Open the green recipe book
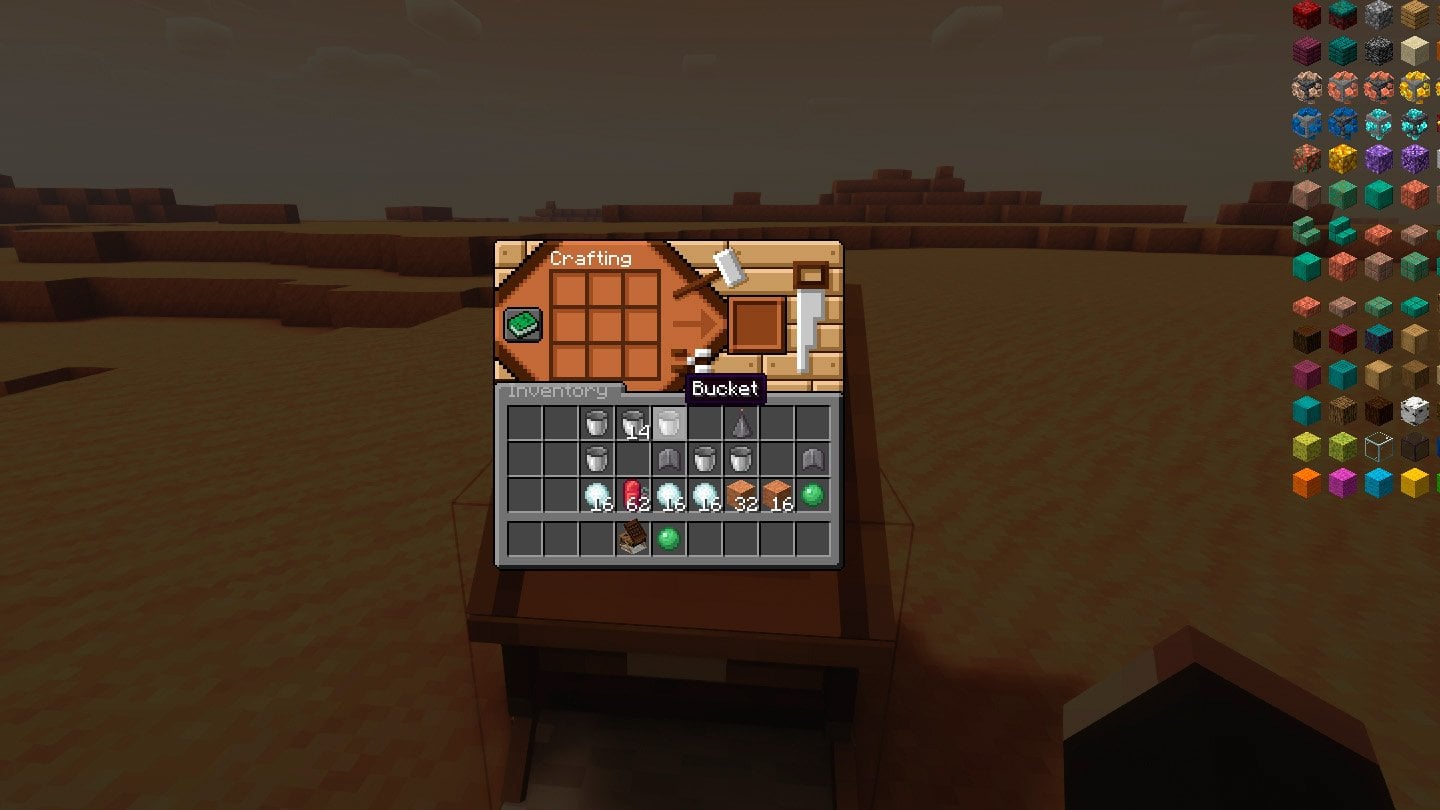This screenshot has width=1440, height=810. [522, 324]
